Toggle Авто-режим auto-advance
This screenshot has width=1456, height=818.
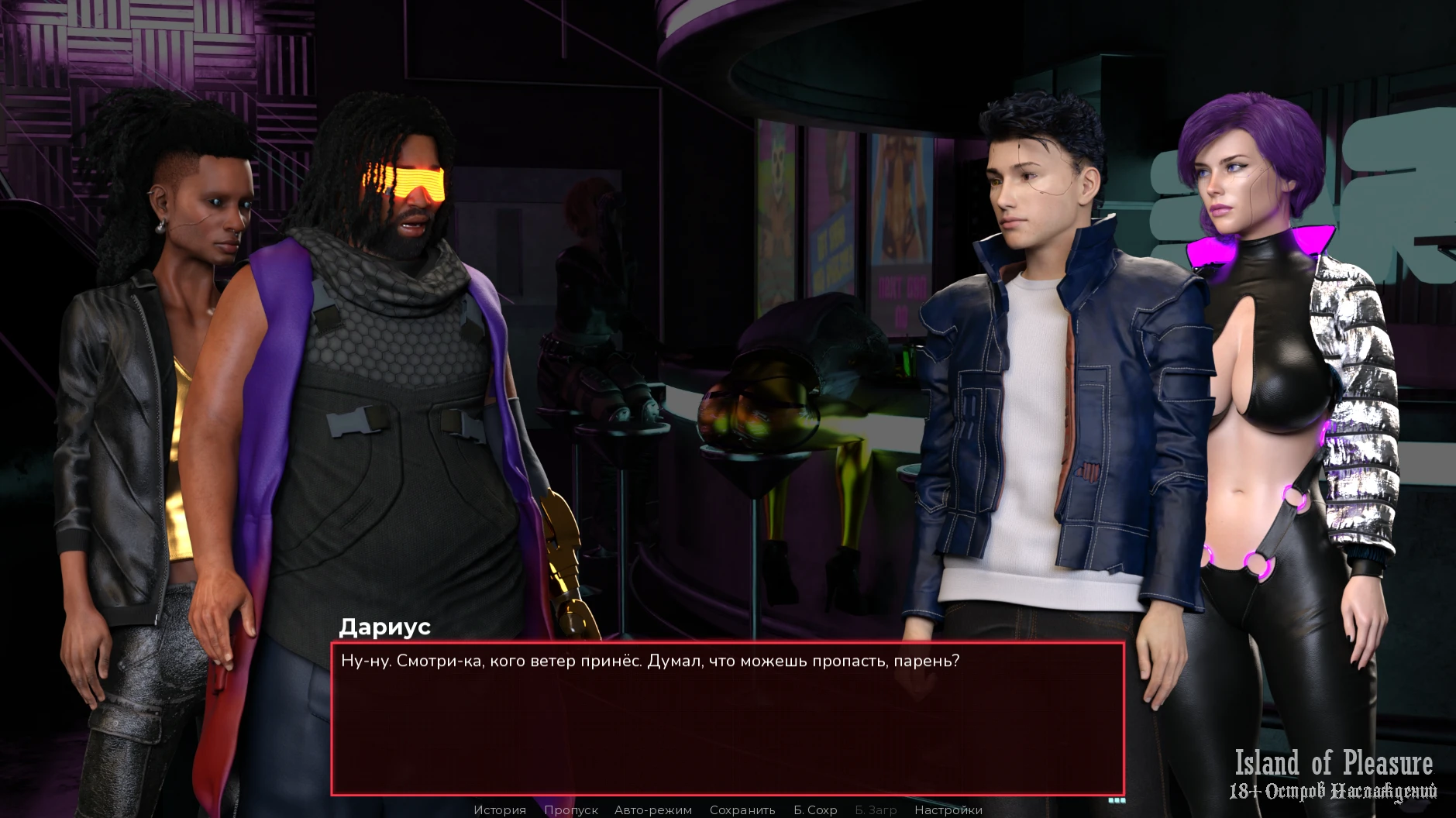(x=652, y=809)
